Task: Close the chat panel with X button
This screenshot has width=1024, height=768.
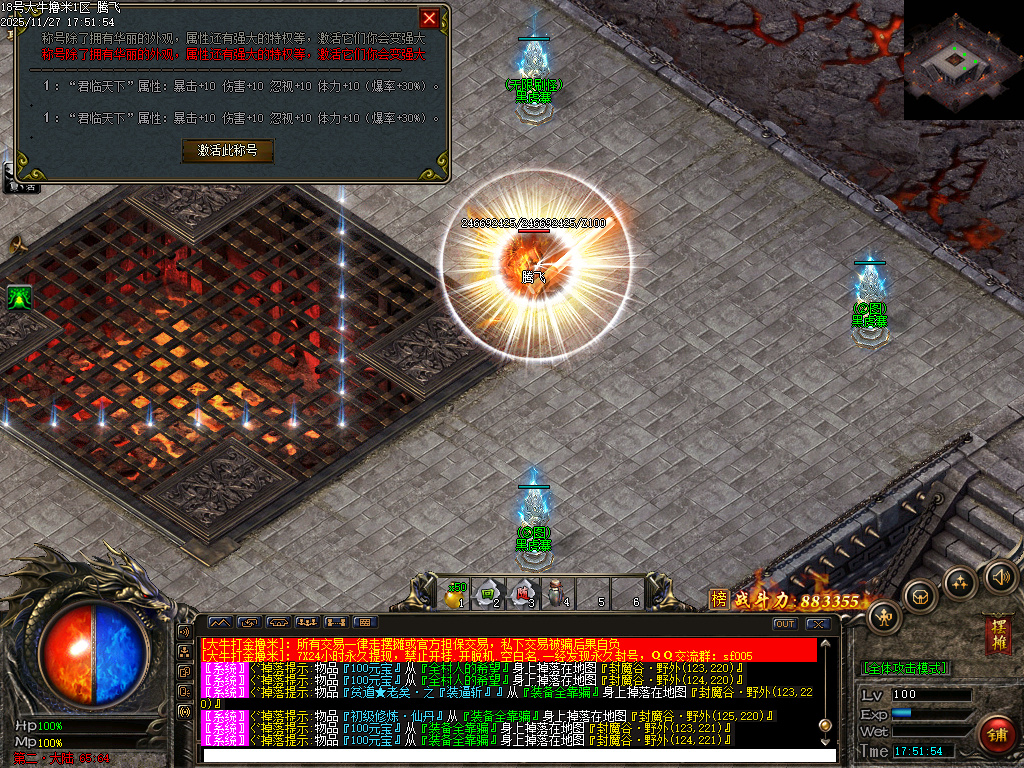Action: pos(818,624)
